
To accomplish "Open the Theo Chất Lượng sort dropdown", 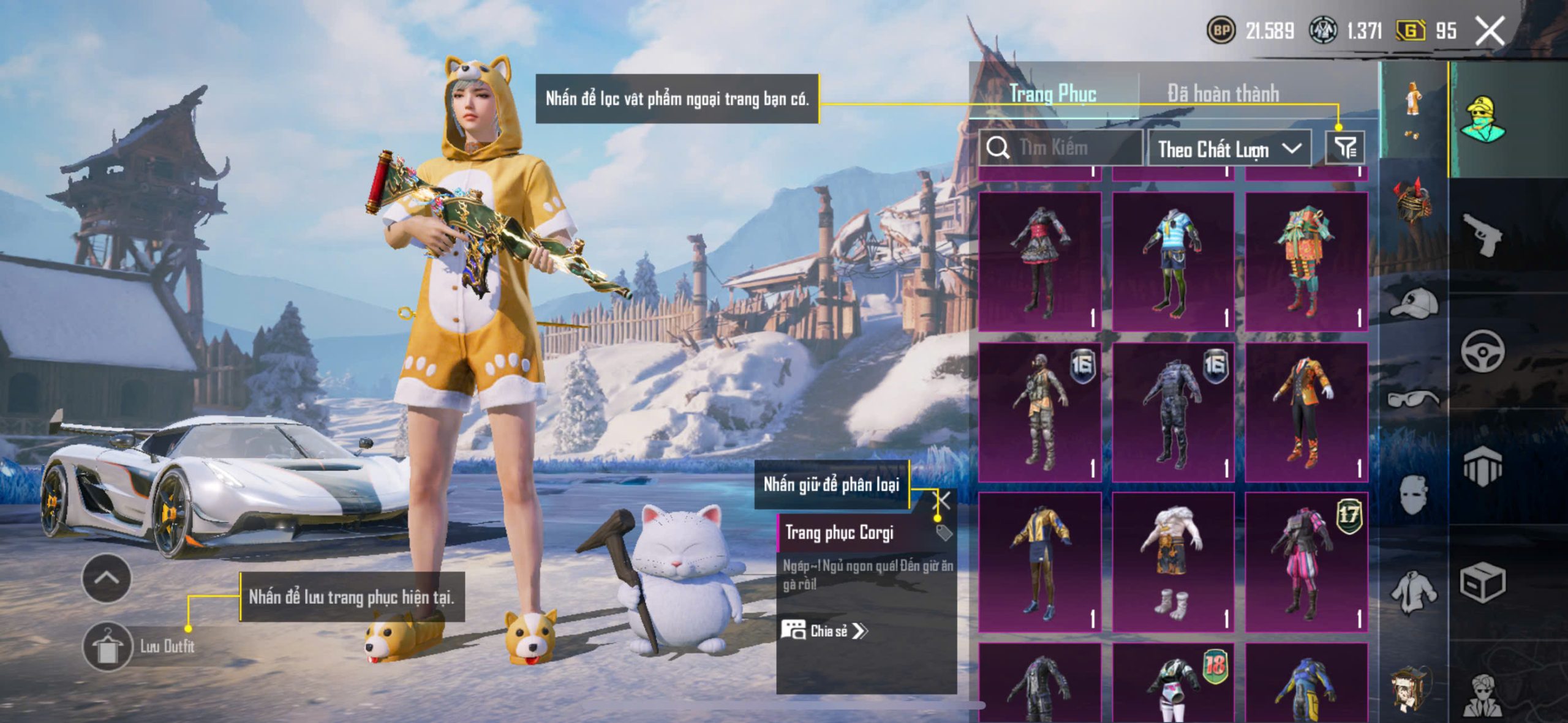I will (x=1229, y=149).
